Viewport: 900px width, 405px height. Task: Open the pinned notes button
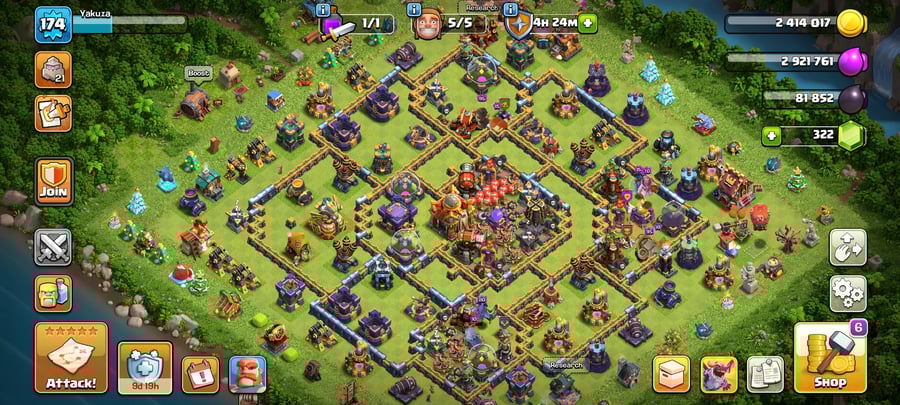[766, 374]
